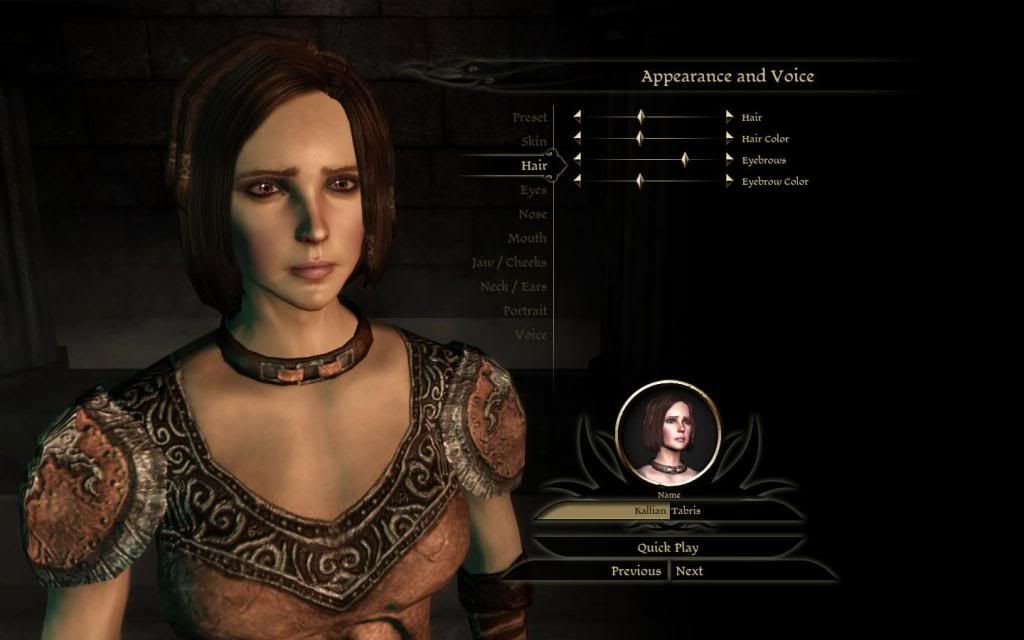Click the Hair Color slider handle
Viewport: 1024px width, 640px height.
640,138
